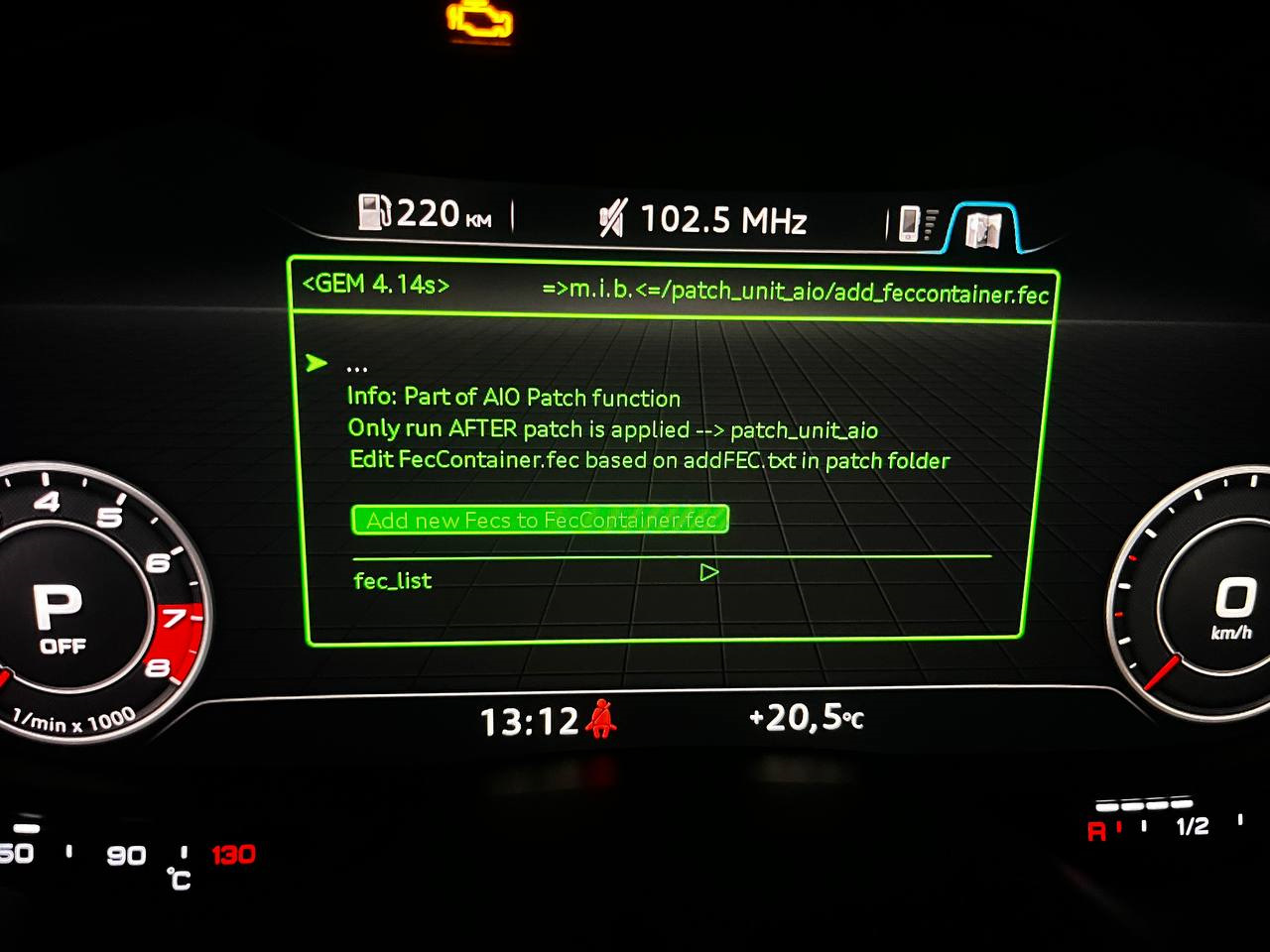The width and height of the screenshot is (1270, 952).
Task: Click the muted radio speaker icon
Action: (613, 216)
